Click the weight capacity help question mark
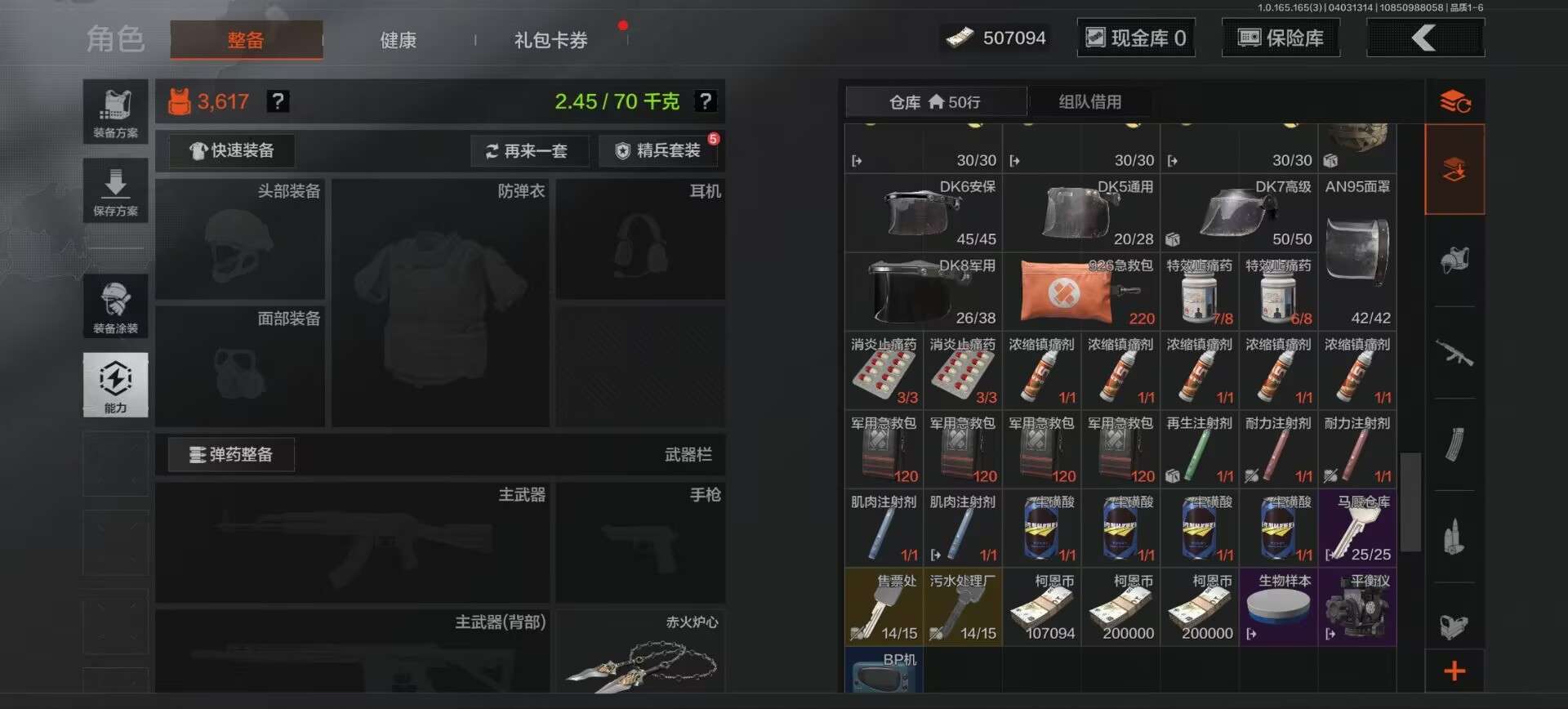The height and width of the screenshot is (709, 1568). (706, 101)
